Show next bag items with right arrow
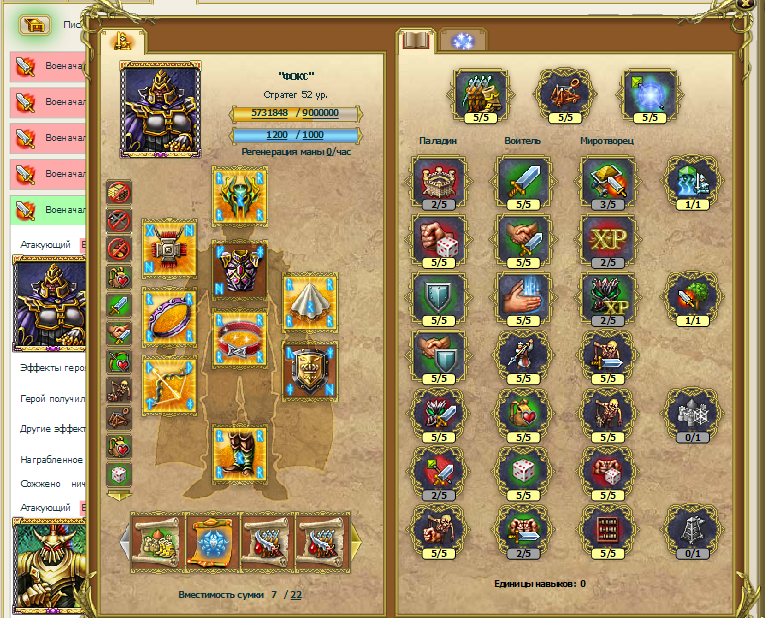Image resolution: width=765 pixels, height=618 pixels. click(355, 541)
